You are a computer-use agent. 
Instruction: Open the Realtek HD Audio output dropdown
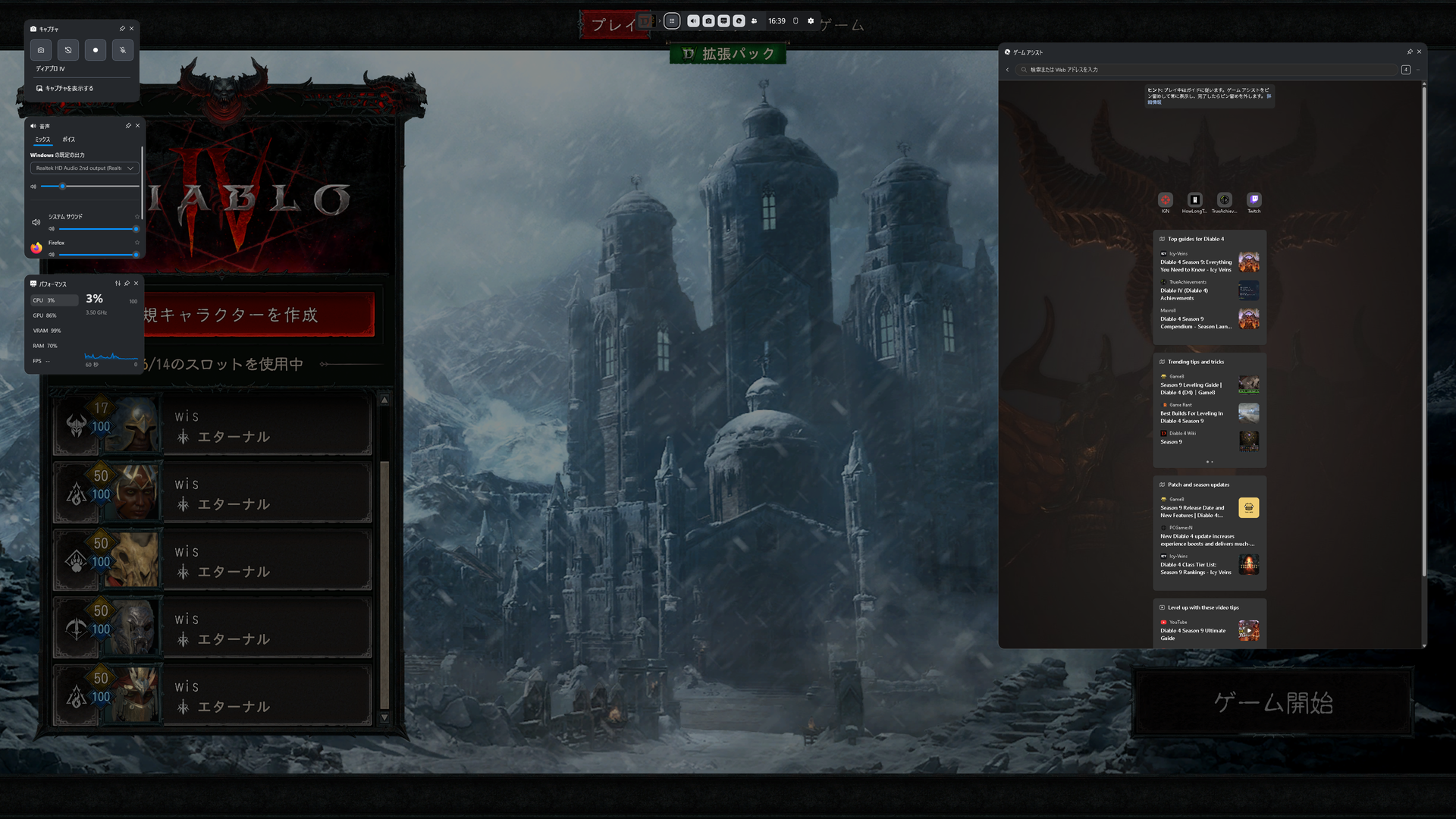(x=84, y=168)
